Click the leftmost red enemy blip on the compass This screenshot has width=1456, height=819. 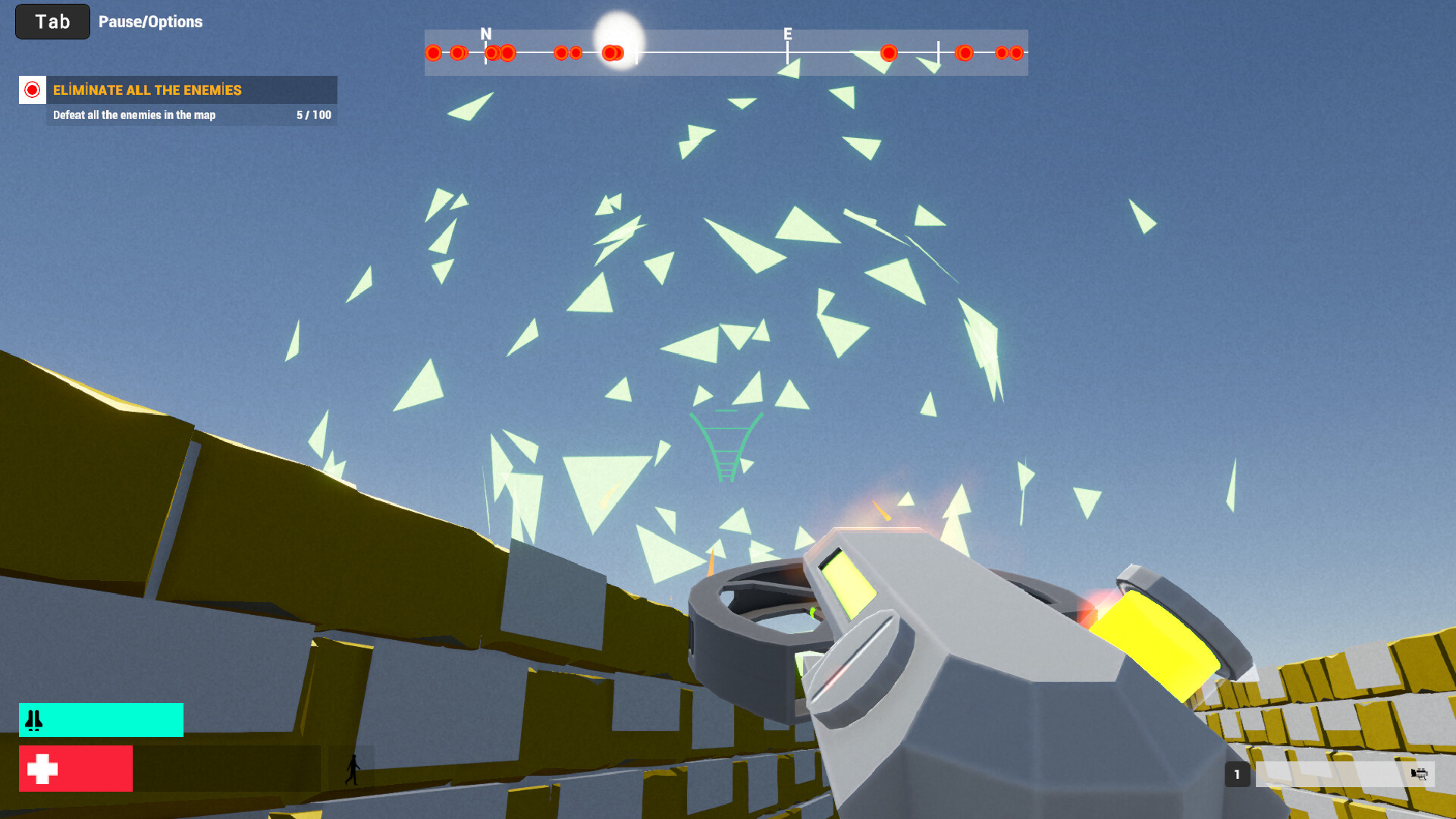tap(434, 53)
